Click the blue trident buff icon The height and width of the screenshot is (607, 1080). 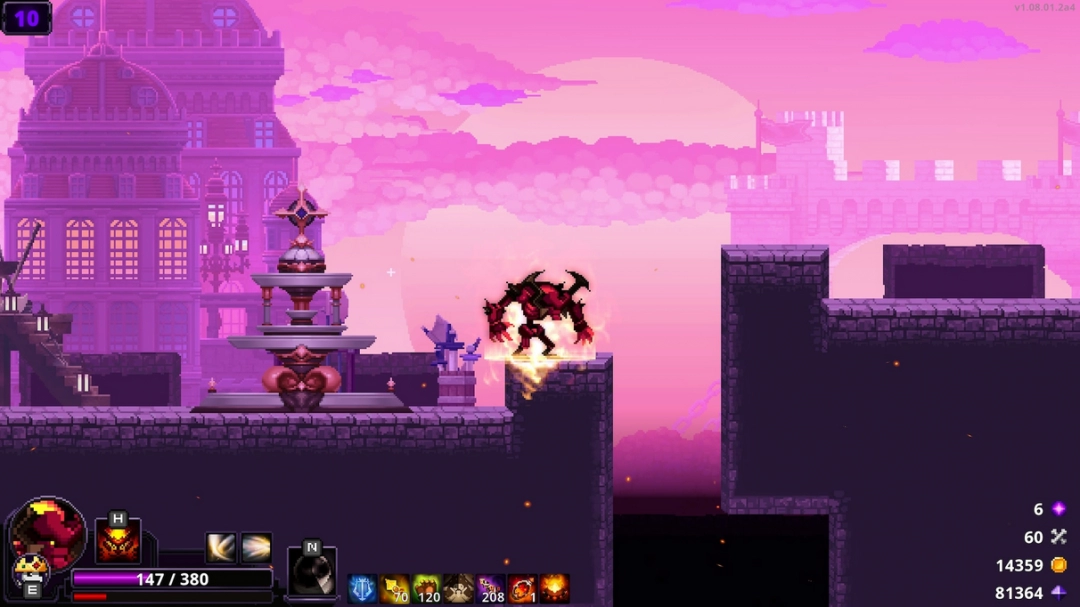click(362, 589)
